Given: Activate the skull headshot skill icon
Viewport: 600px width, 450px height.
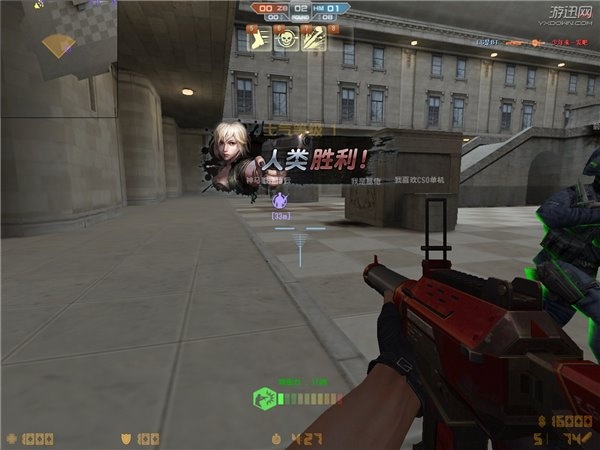Looking at the screenshot, I should point(284,39).
